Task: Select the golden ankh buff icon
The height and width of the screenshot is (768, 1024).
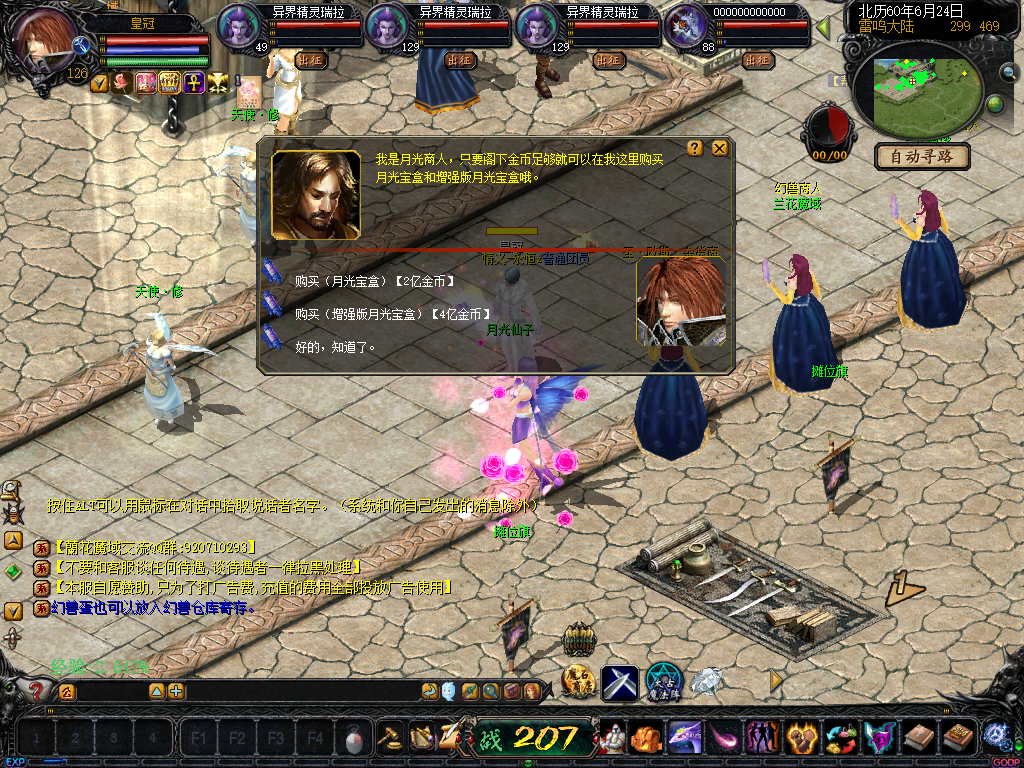Action: tap(192, 83)
